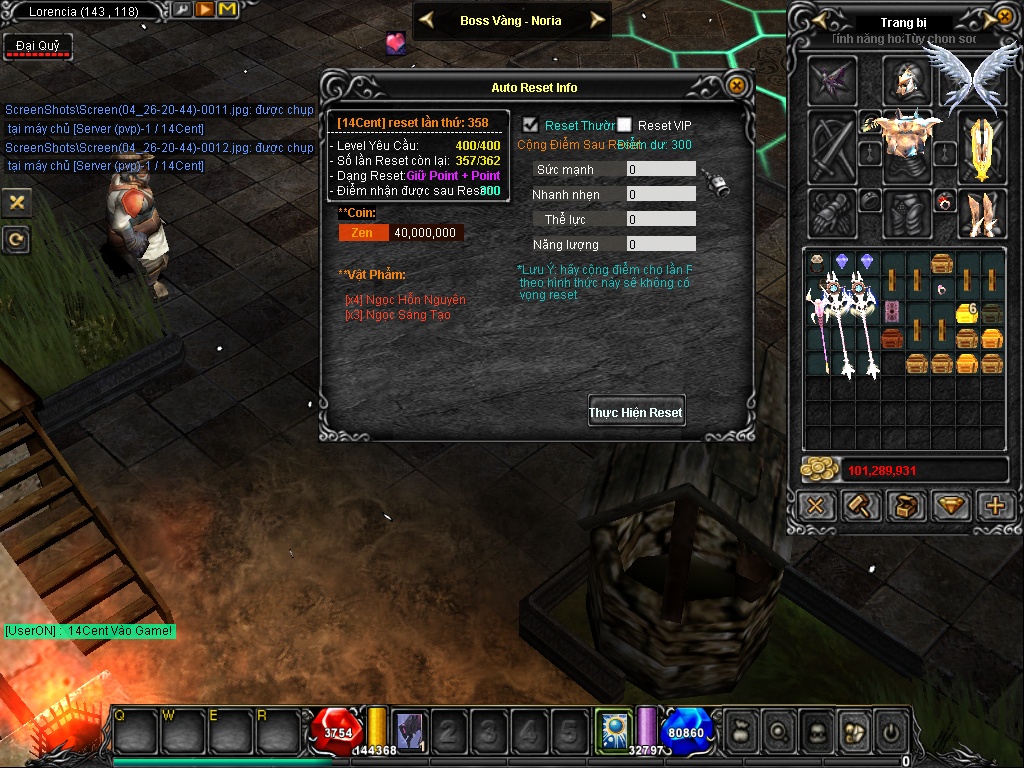Open the diamond shop button in inventory
Viewport: 1024px width, 768px height.
tap(951, 505)
